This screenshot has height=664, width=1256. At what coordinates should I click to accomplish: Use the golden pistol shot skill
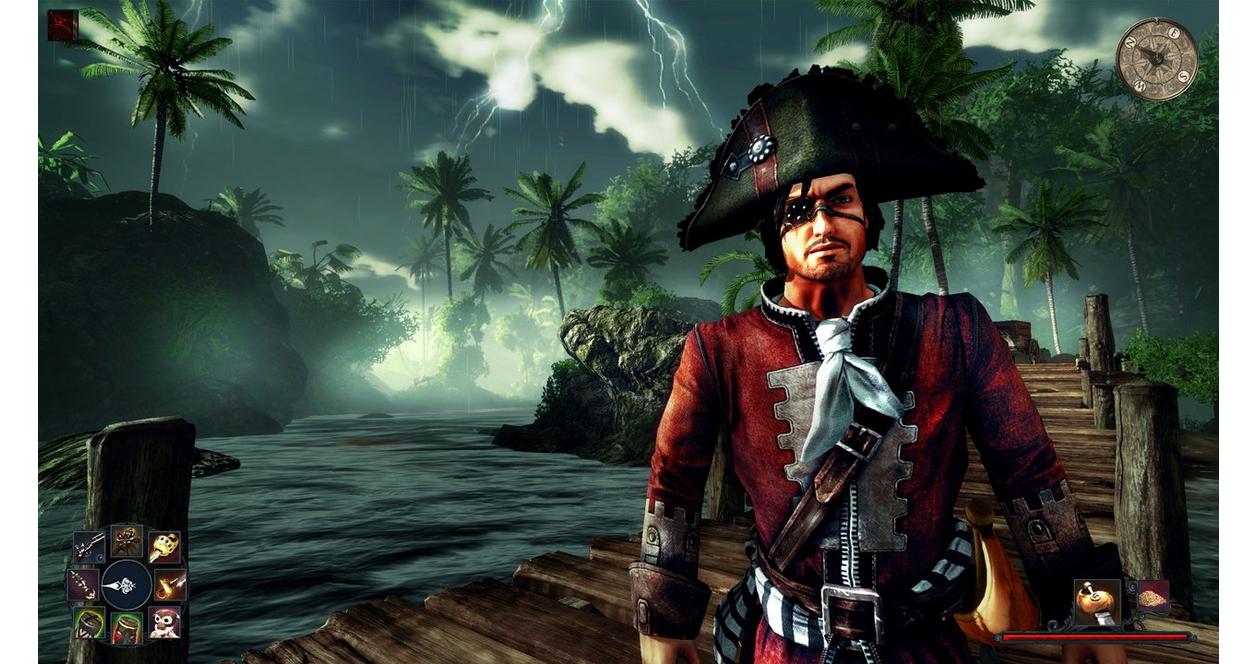tap(171, 584)
